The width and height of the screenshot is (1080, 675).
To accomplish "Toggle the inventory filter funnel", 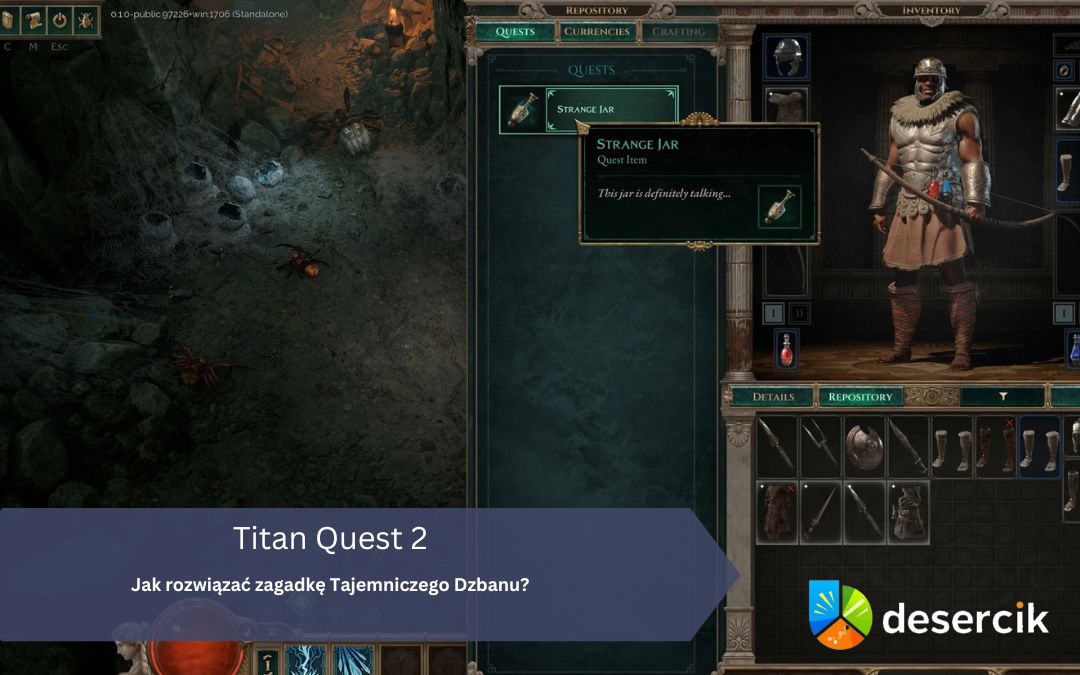I will click(x=1003, y=397).
